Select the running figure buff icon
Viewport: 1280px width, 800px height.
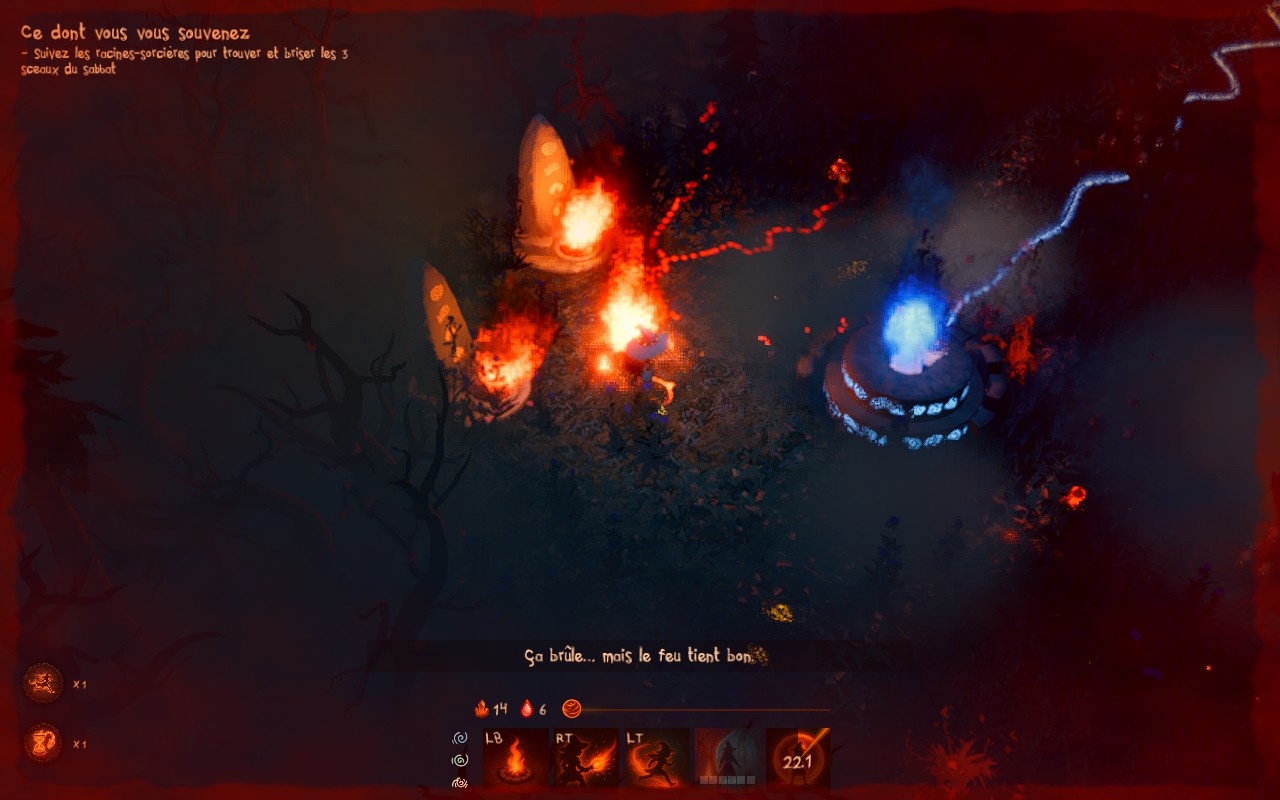[x=43, y=684]
